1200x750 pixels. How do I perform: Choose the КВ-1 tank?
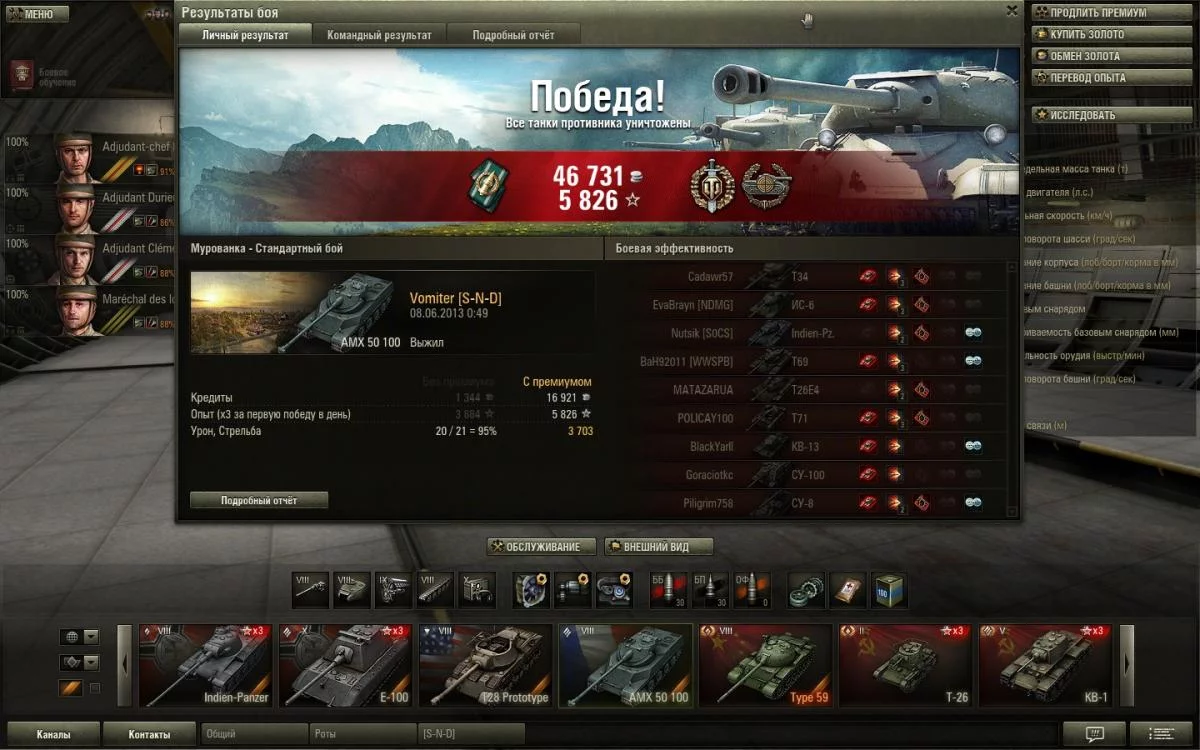(1045, 665)
